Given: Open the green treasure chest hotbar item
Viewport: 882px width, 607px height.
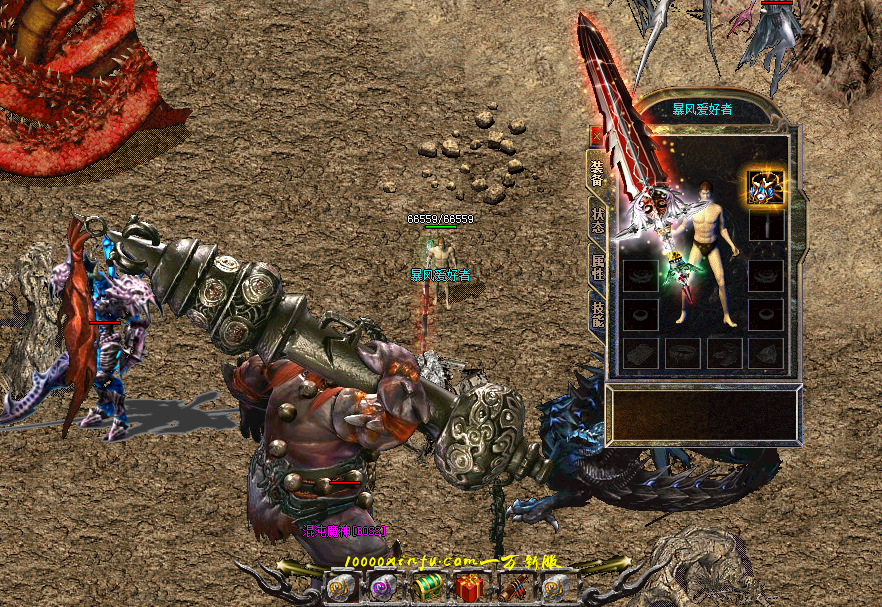Looking at the screenshot, I should click(426, 588).
